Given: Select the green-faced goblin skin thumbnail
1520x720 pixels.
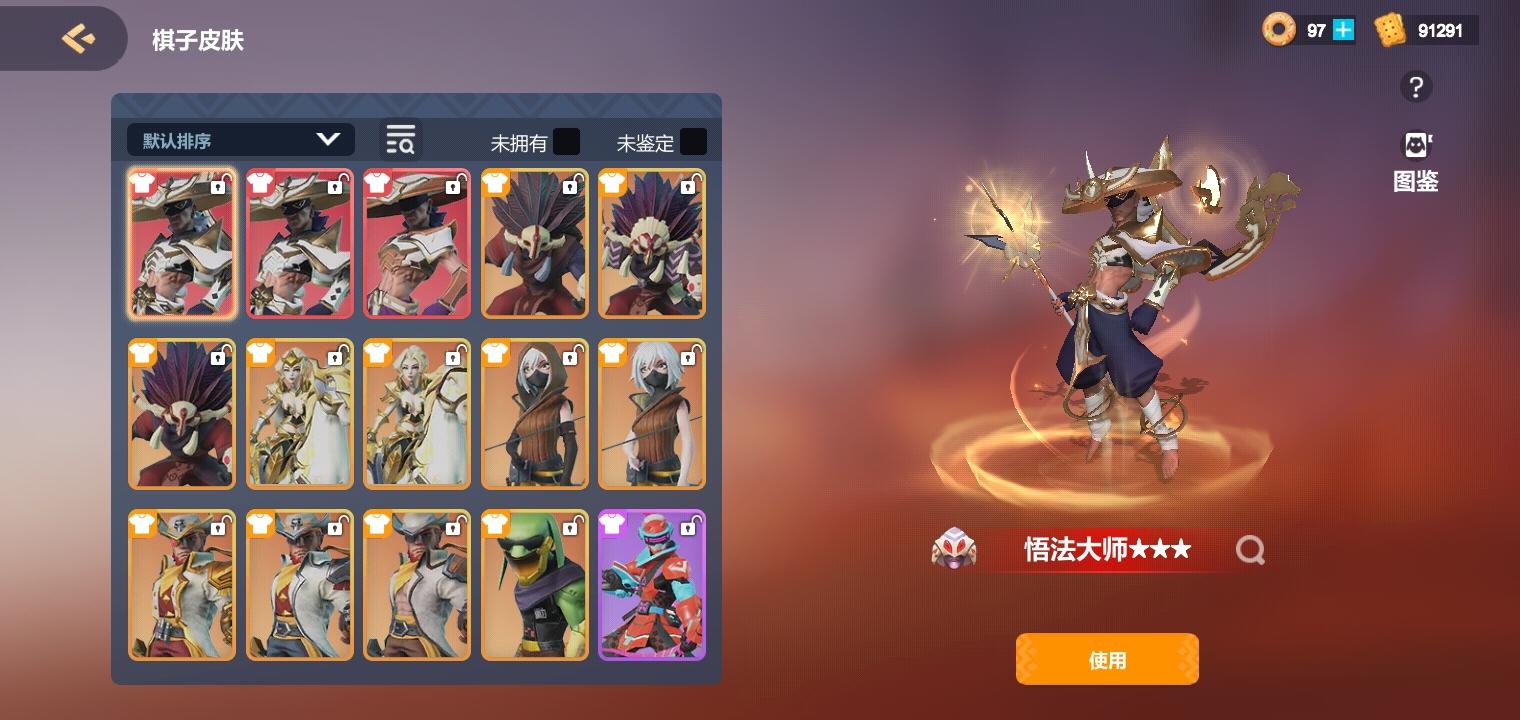Looking at the screenshot, I should [x=534, y=585].
